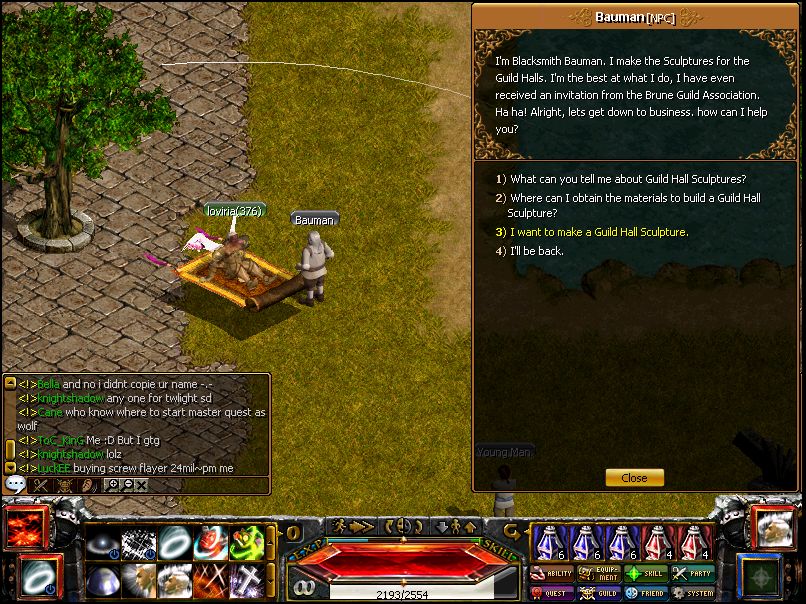Zoom out the chat window text
This screenshot has width=806, height=604.
[126, 485]
